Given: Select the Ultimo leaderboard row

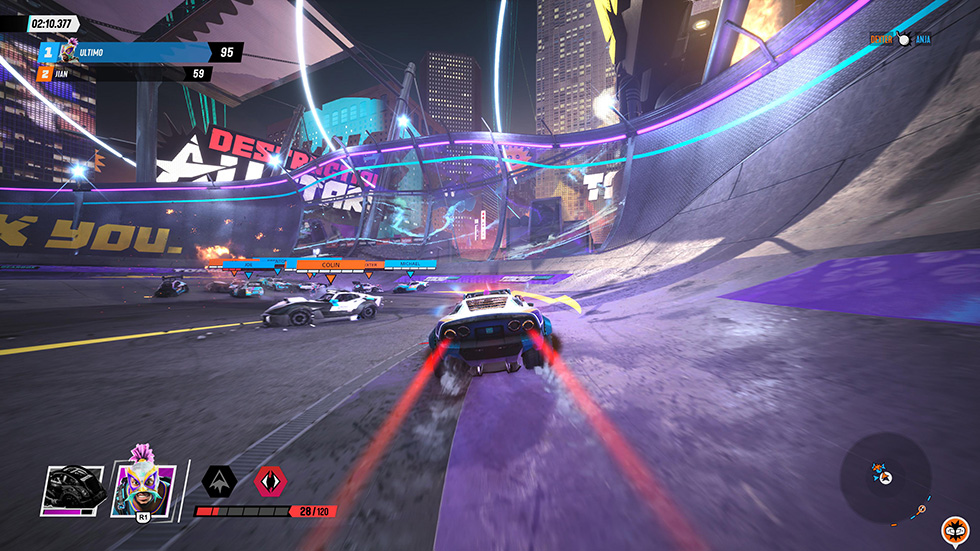Looking at the screenshot, I should tap(140, 52).
